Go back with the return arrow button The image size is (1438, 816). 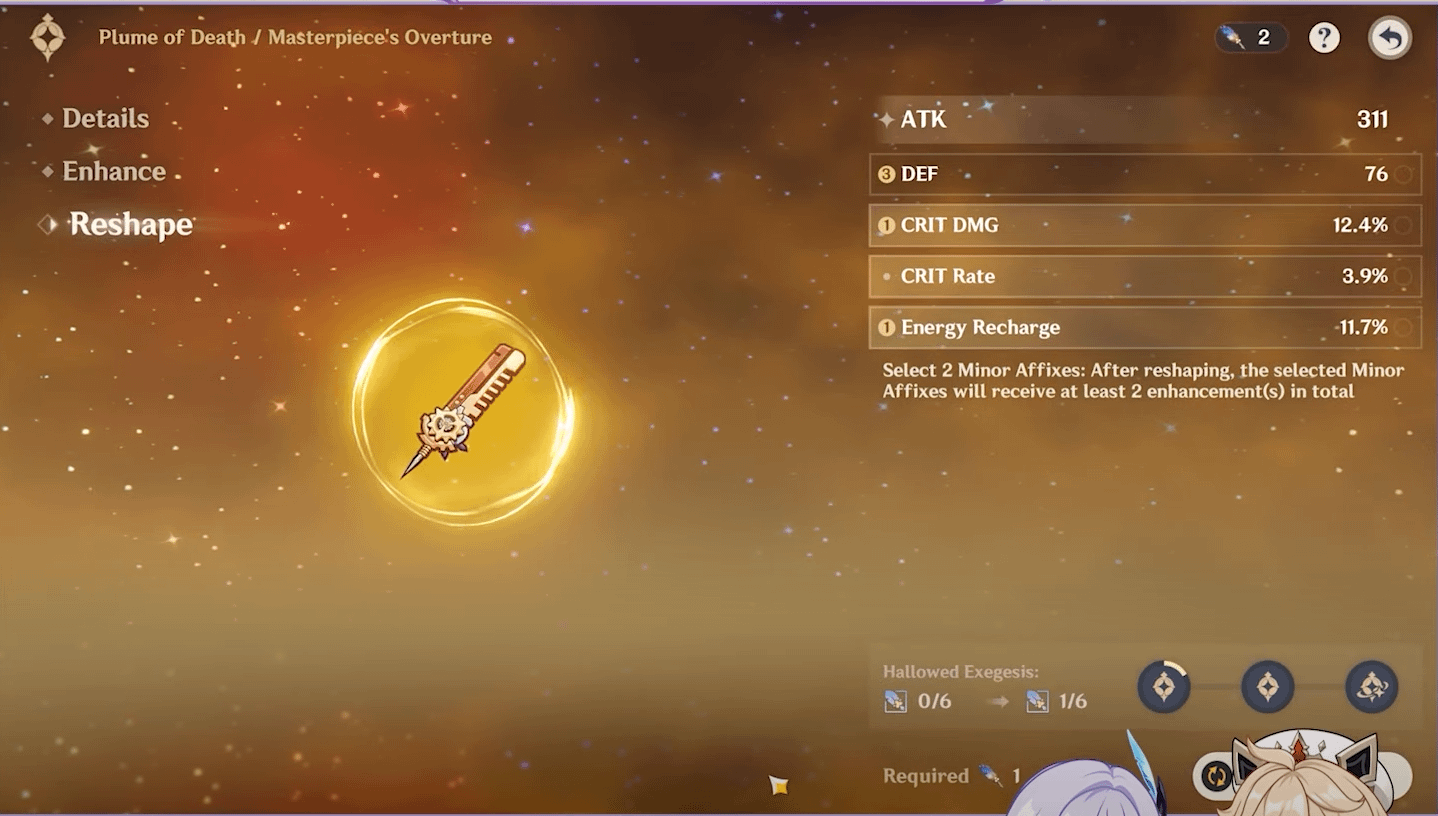[x=1389, y=39]
